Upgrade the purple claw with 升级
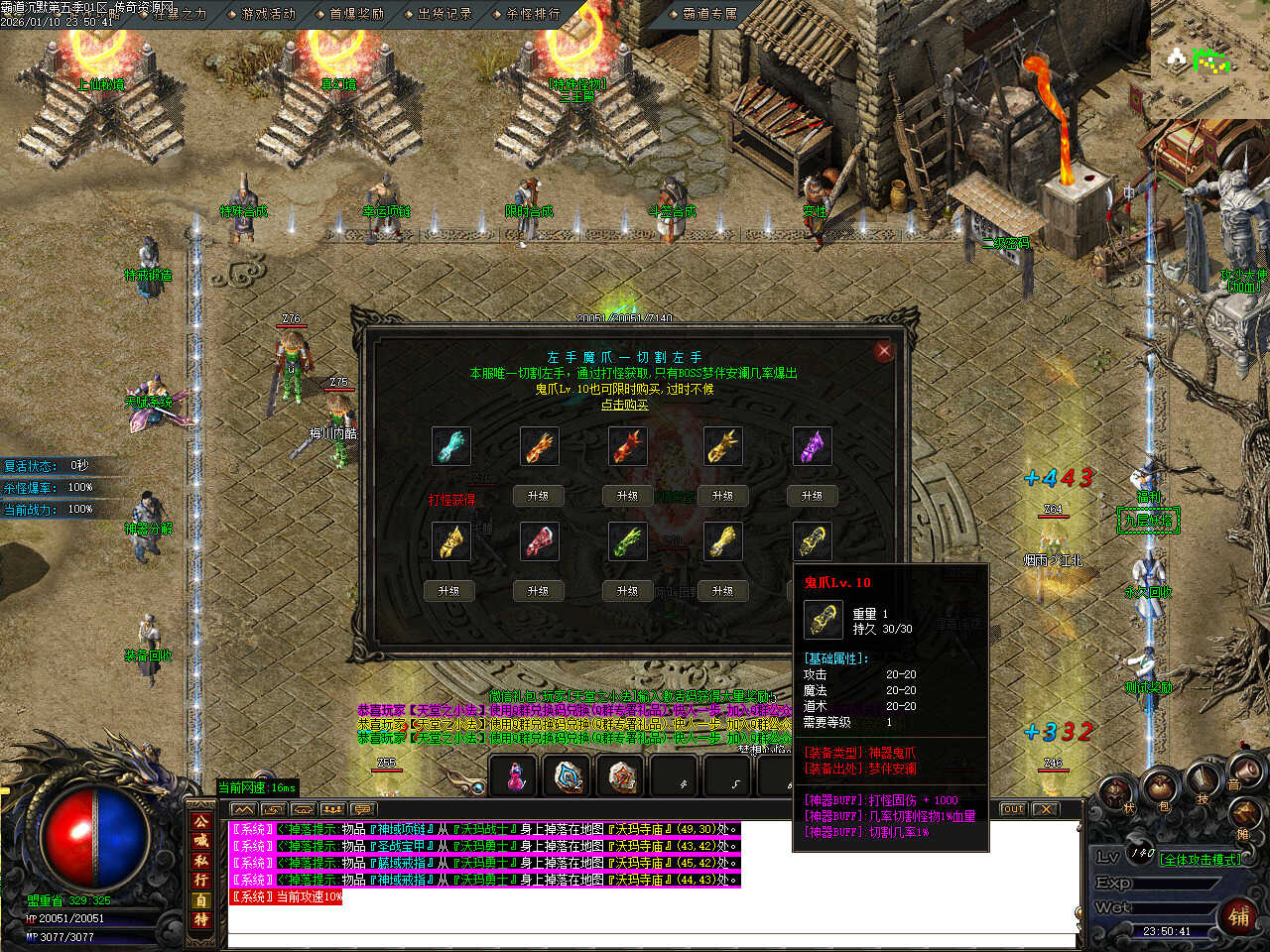The width and height of the screenshot is (1270, 952). (813, 495)
